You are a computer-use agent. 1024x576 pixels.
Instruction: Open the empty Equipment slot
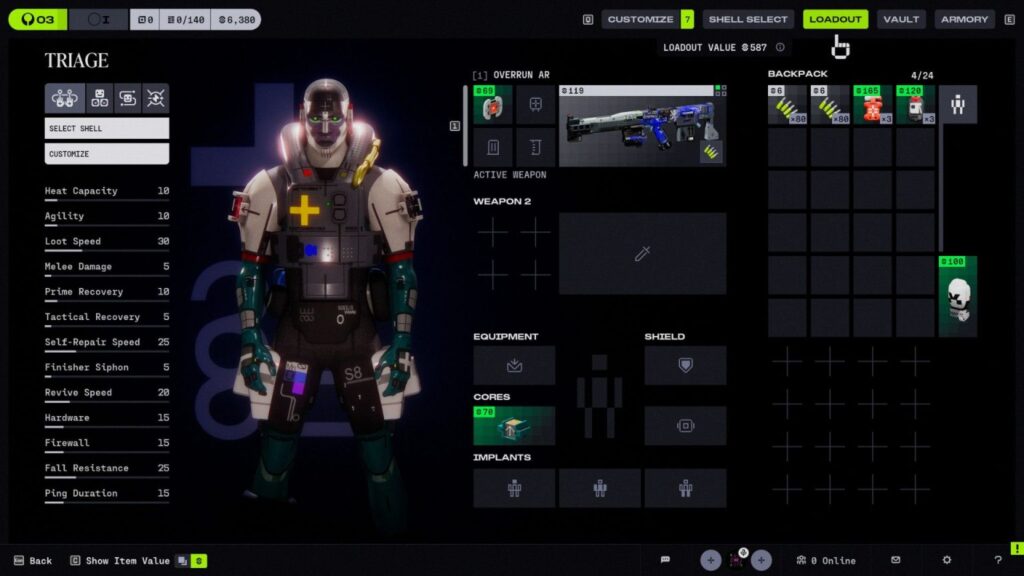point(514,365)
